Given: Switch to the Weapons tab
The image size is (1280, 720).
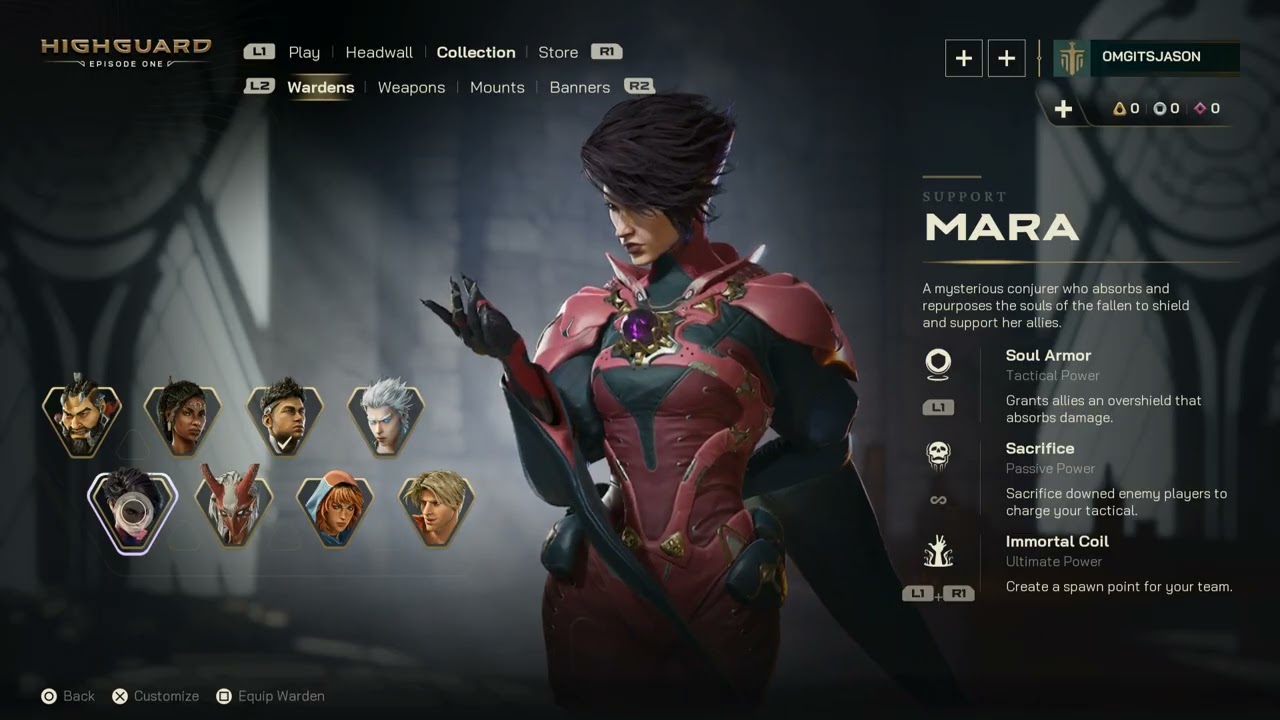Looking at the screenshot, I should [x=411, y=87].
